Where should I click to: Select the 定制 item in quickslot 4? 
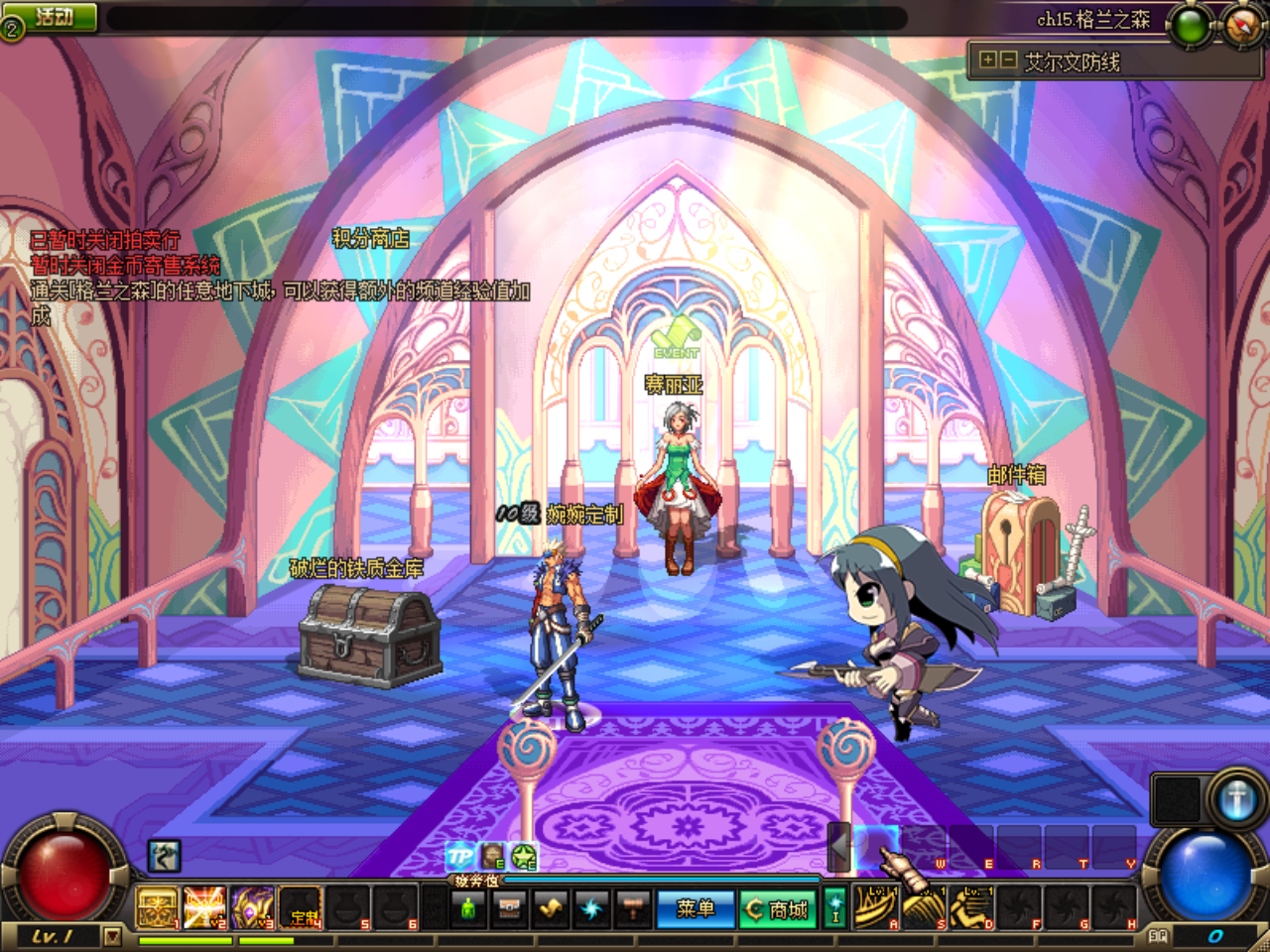click(300, 907)
